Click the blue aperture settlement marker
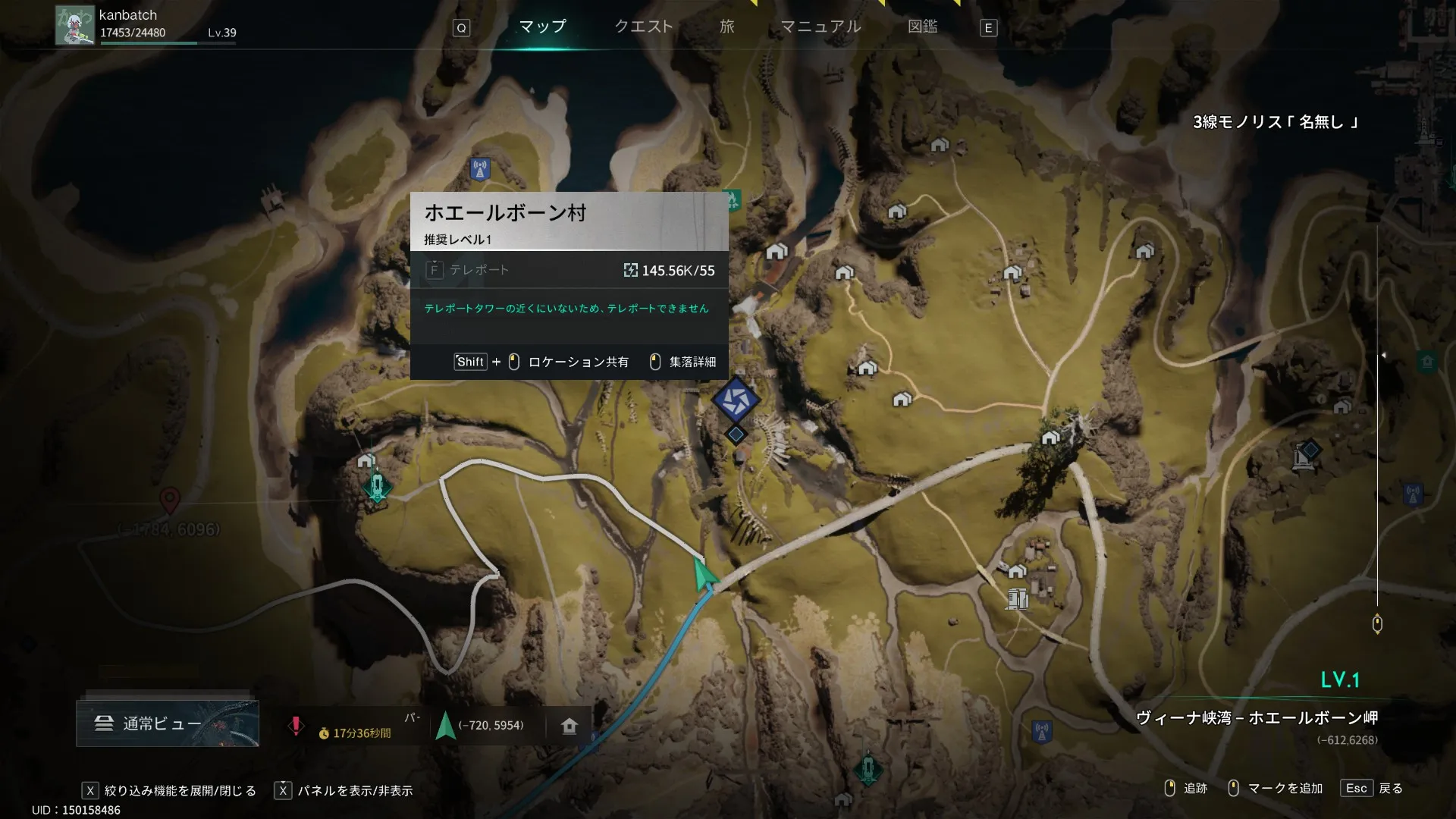 (x=735, y=400)
